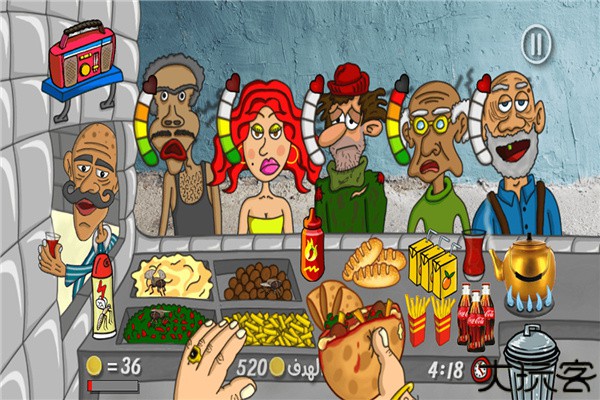Pause the game with the round button
The image size is (600, 400).
coord(537,44)
